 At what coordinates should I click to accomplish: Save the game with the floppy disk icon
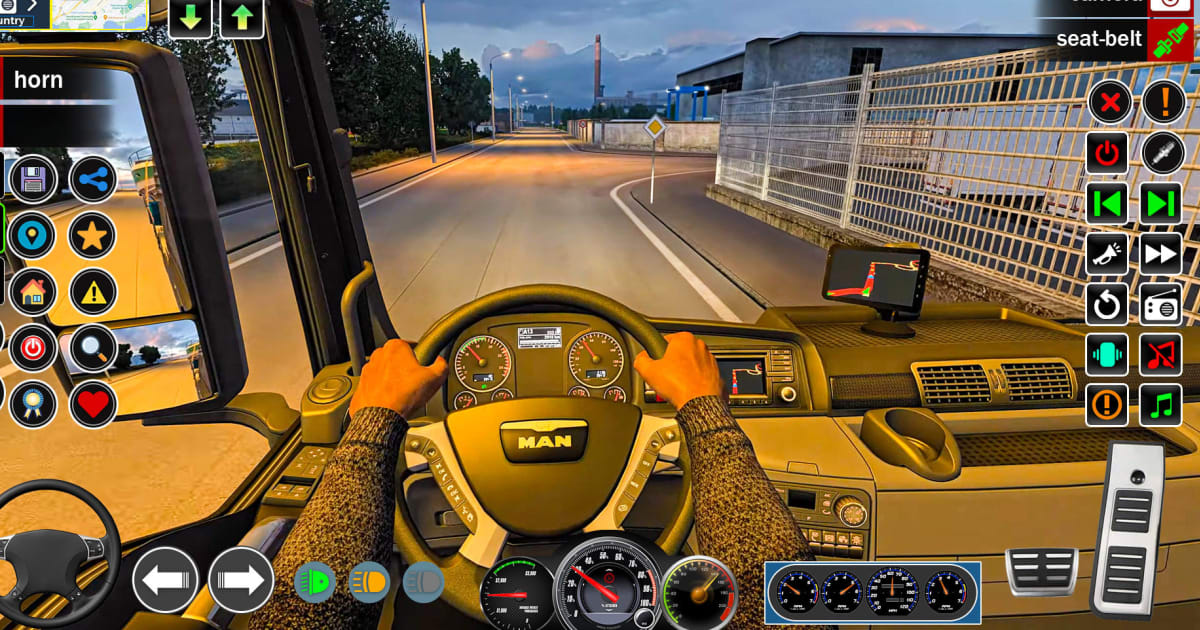pos(33,180)
